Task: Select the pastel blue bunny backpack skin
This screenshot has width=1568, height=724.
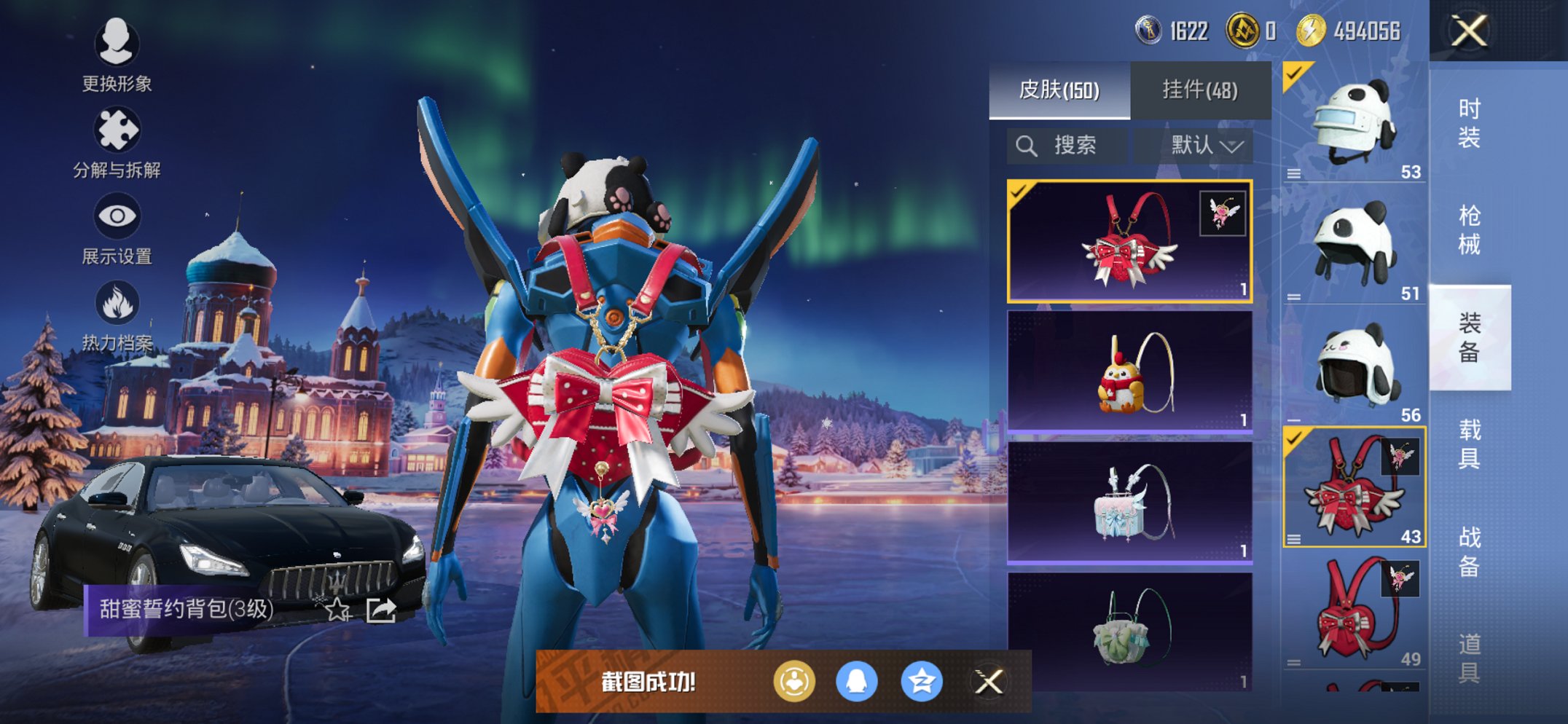Action: (1129, 503)
